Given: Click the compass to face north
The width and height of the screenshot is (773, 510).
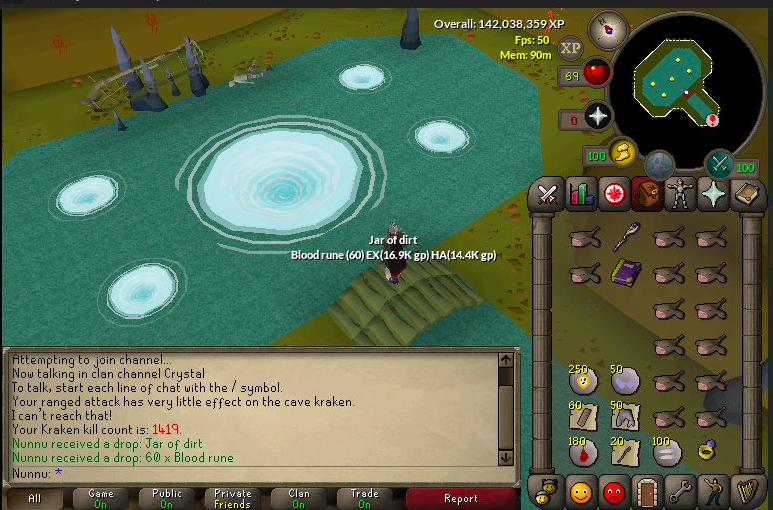Looking at the screenshot, I should coord(606,31).
